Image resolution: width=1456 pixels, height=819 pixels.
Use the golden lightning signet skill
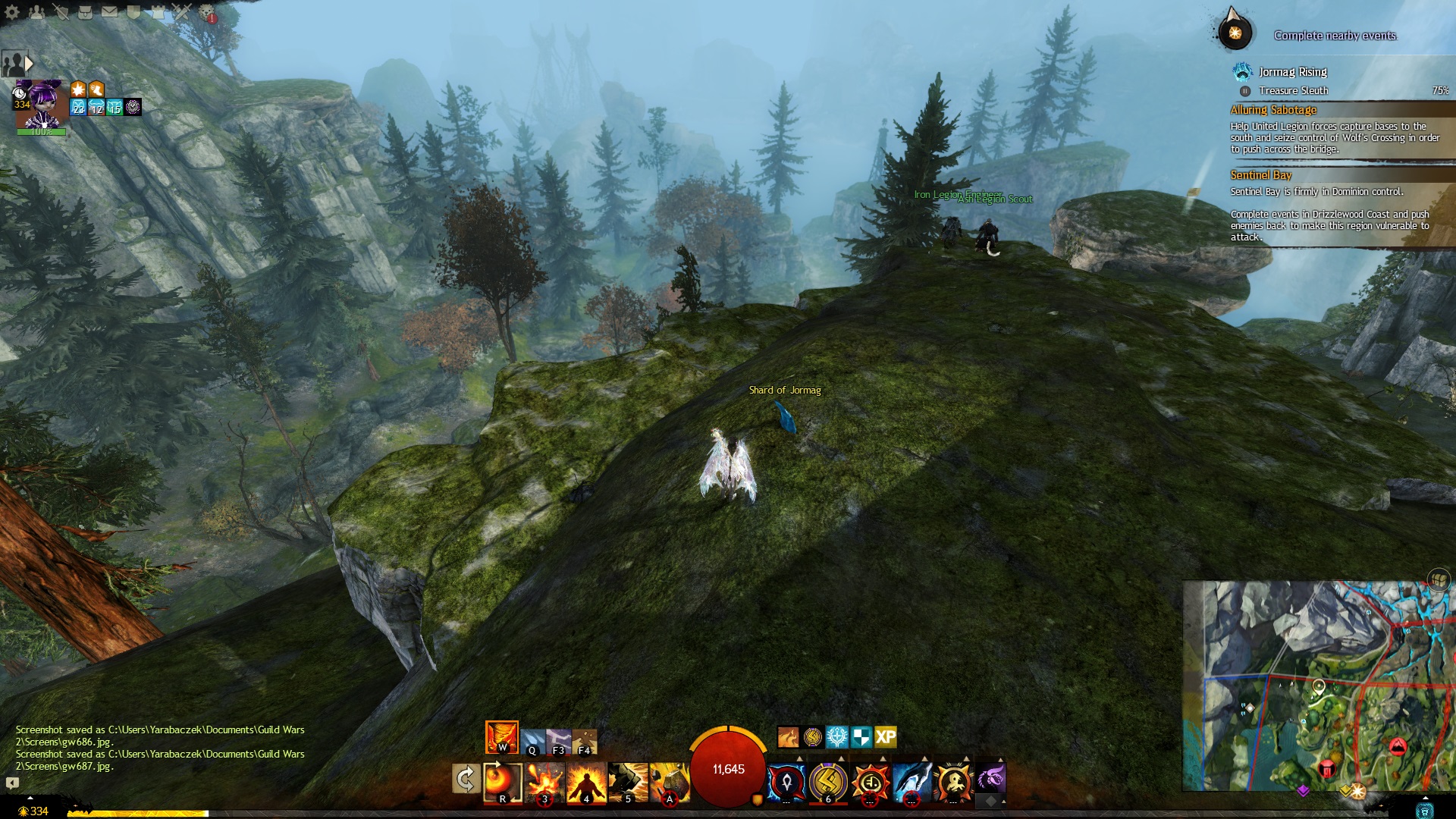(828, 781)
